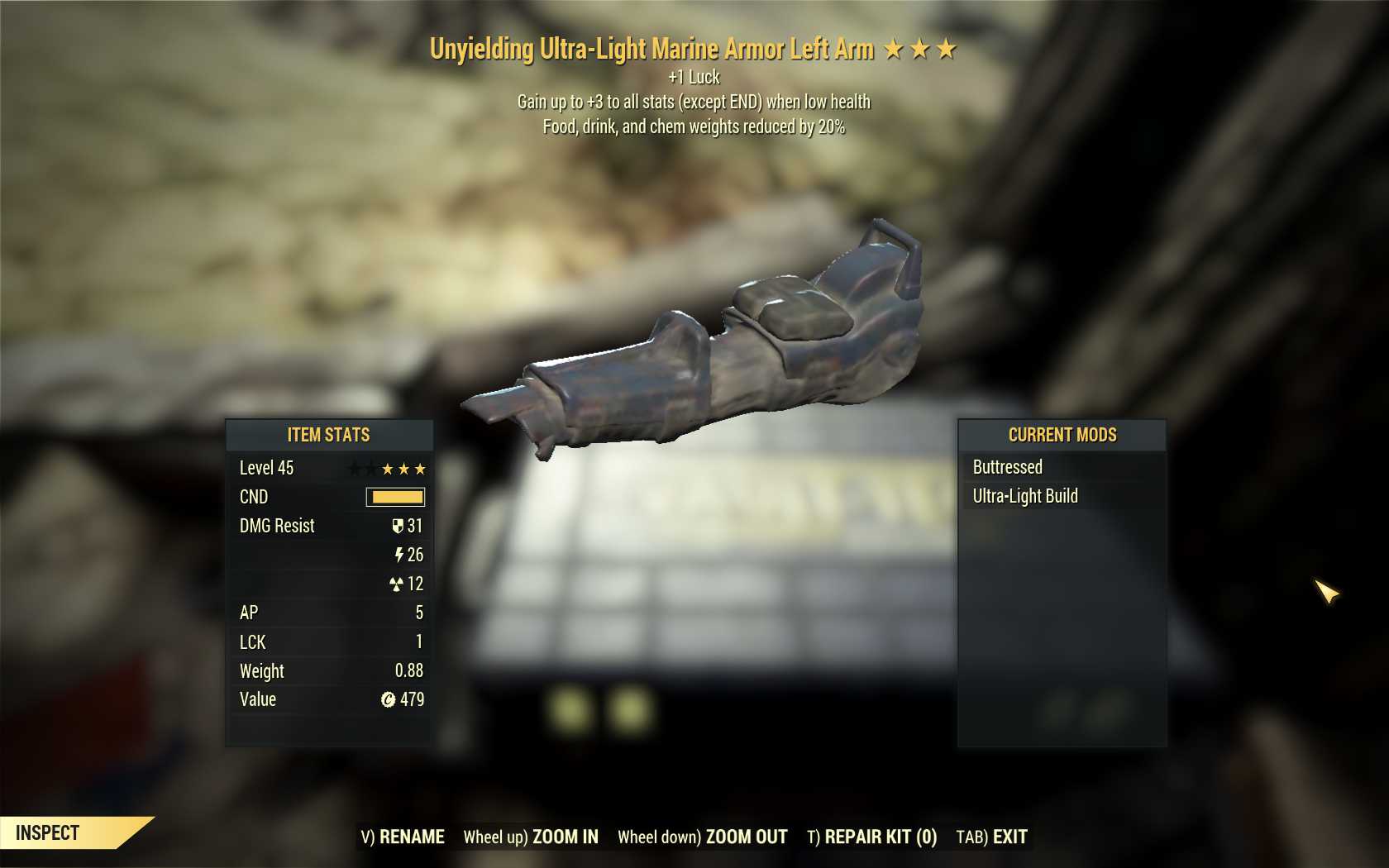Exit the inspect screen

(991, 837)
